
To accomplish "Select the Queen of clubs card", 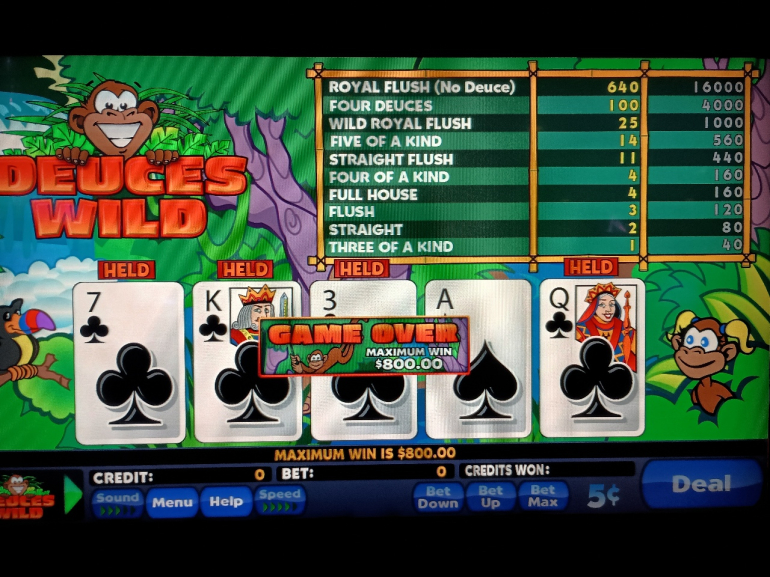I will 593,361.
